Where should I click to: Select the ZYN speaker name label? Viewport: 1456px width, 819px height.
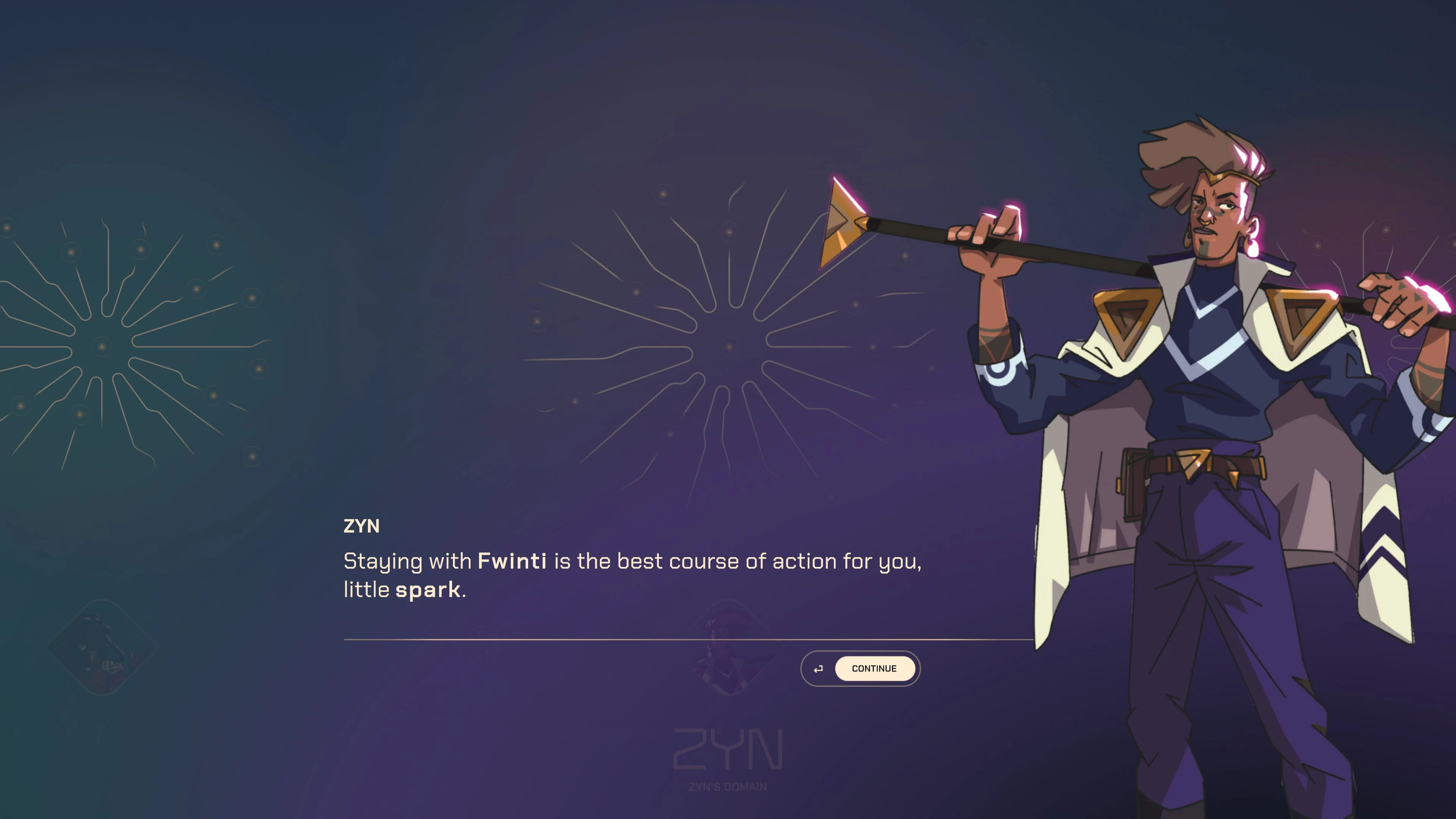pos(361,526)
